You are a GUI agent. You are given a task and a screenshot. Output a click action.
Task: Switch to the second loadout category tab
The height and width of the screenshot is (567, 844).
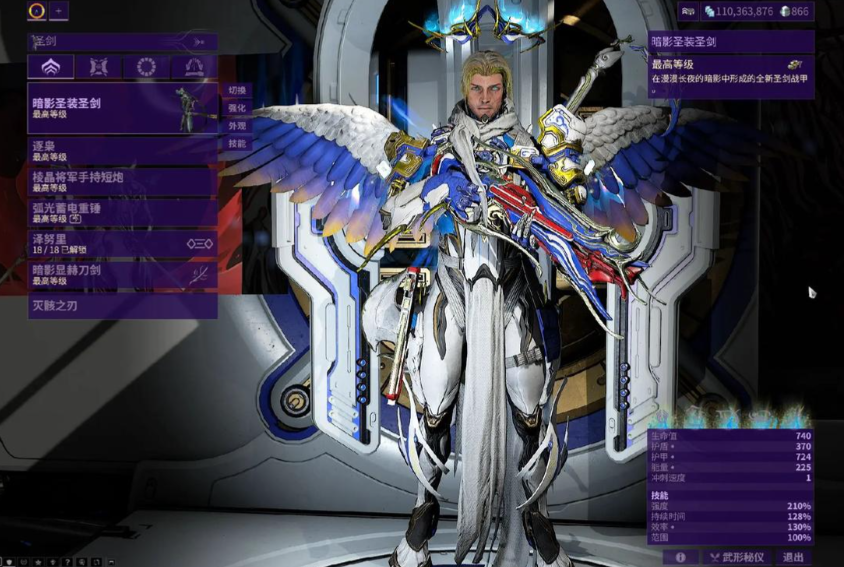pos(98,67)
